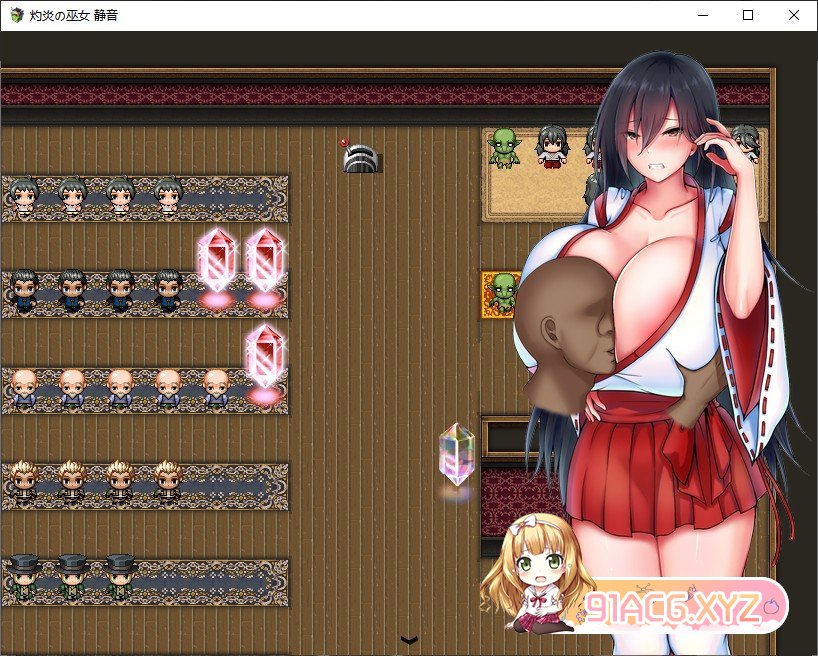Minimize the game window
818x656 pixels.
pyautogui.click(x=702, y=15)
